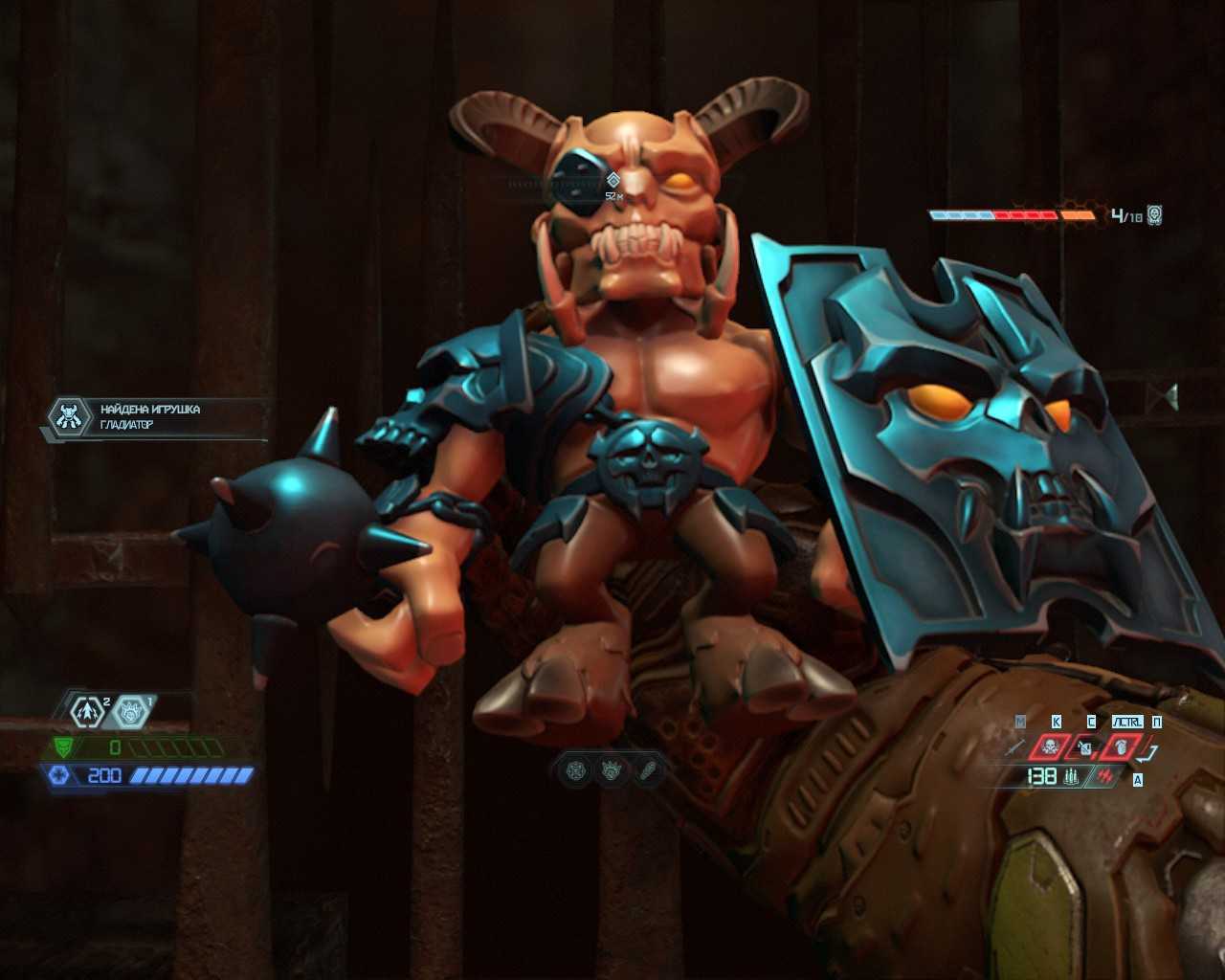Select the objective waypoint marker showing 52 m
Image resolution: width=1225 pixels, height=980 pixels.
613,180
